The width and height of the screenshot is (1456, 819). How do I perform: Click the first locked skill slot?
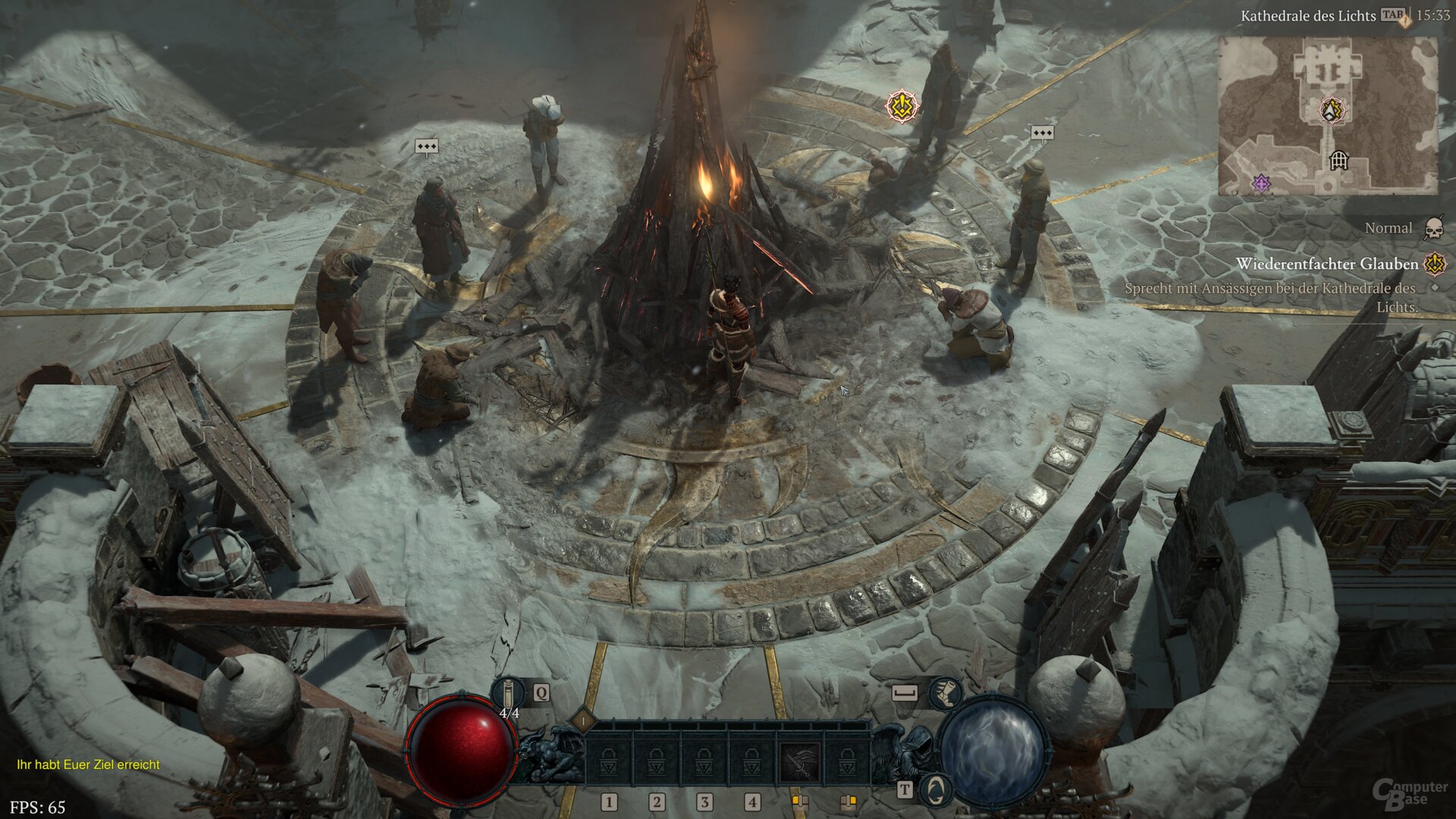[608, 761]
